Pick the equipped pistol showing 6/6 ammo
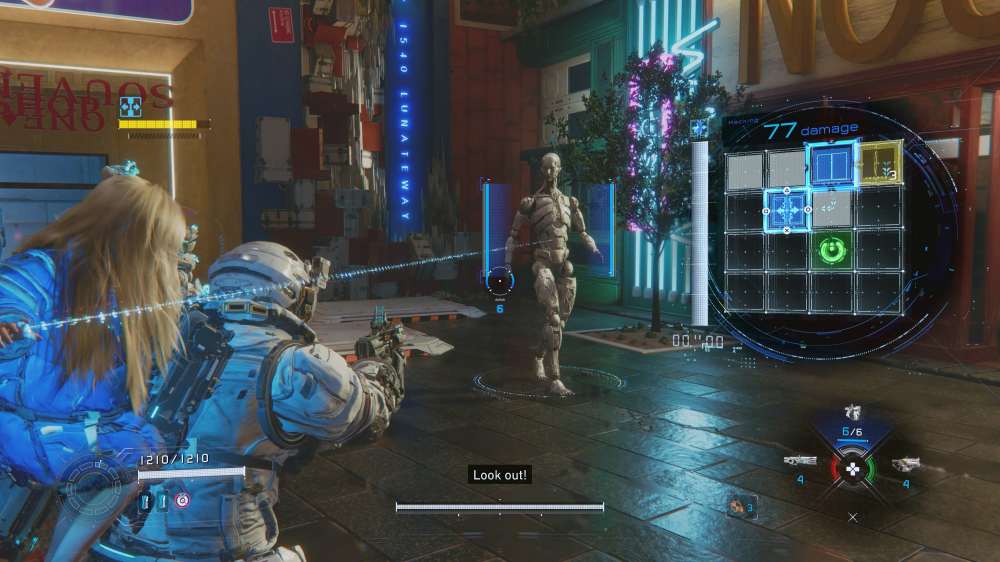This screenshot has width=1000, height=562. (x=852, y=414)
